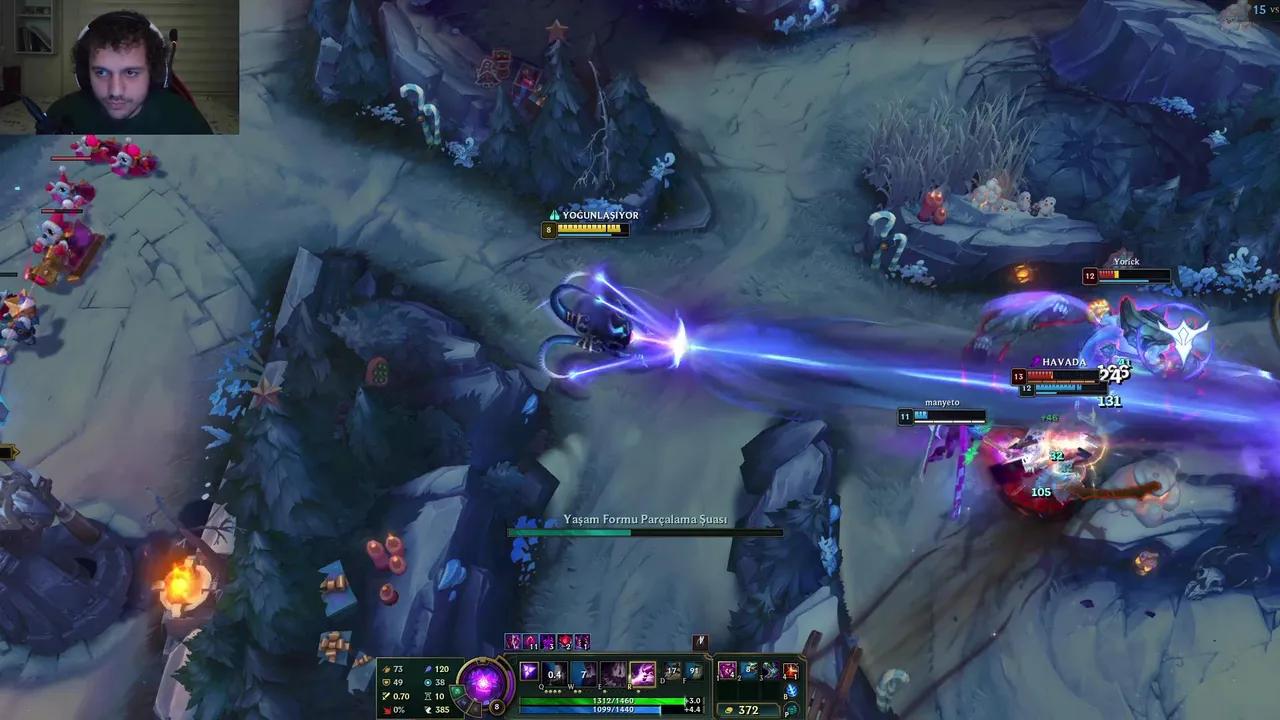Click the highlighted R ultimate ability icon
The height and width of the screenshot is (720, 1280).
coord(642,673)
